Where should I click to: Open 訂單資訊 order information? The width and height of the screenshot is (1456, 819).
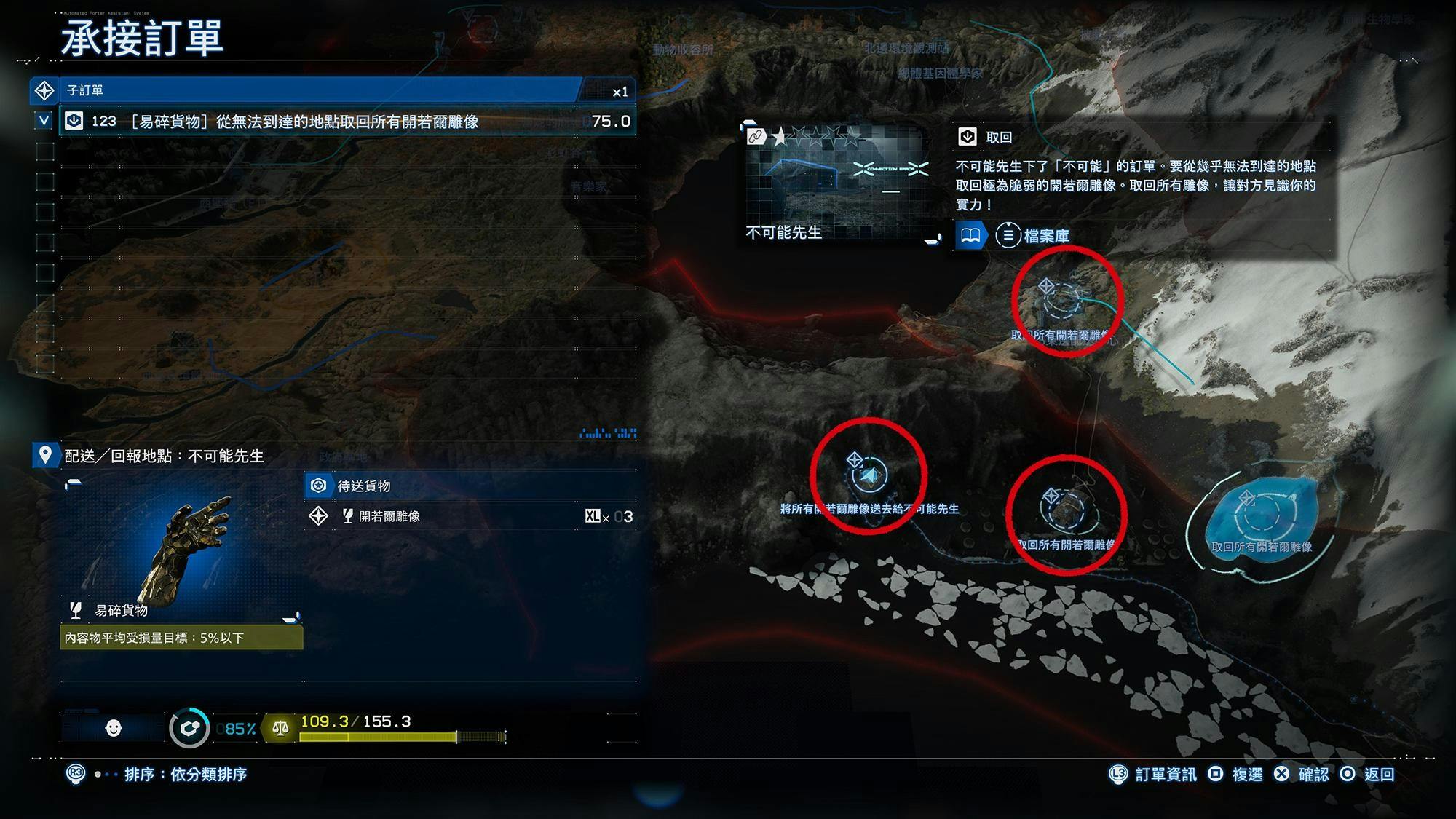1153,774
